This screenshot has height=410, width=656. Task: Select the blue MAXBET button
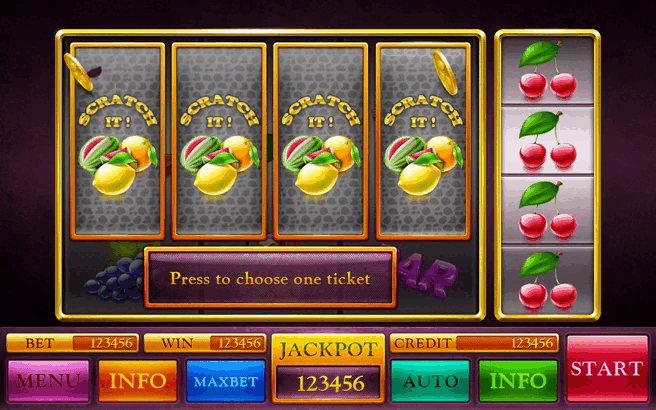pos(225,380)
